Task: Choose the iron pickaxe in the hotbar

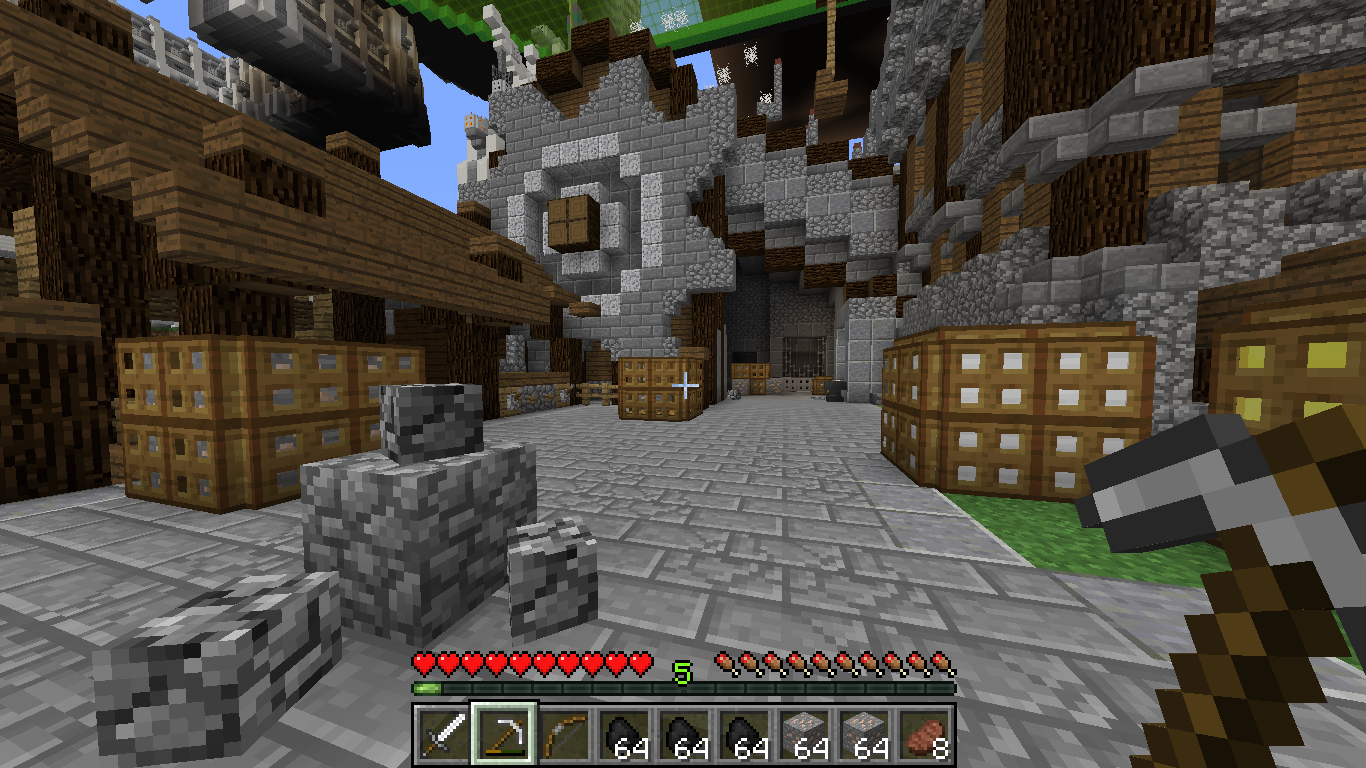Action: [x=505, y=737]
